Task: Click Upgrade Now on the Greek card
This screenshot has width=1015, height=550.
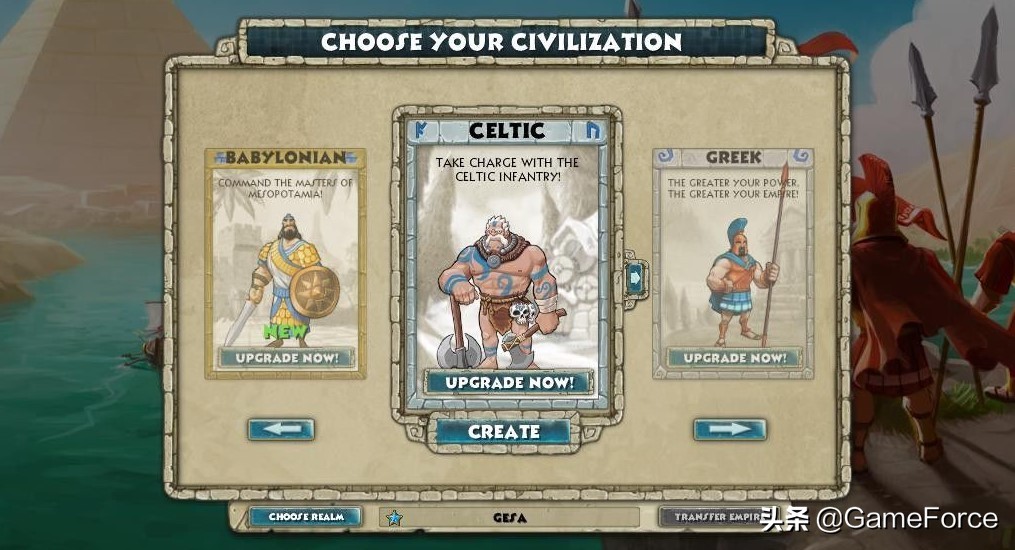Action: [733, 357]
